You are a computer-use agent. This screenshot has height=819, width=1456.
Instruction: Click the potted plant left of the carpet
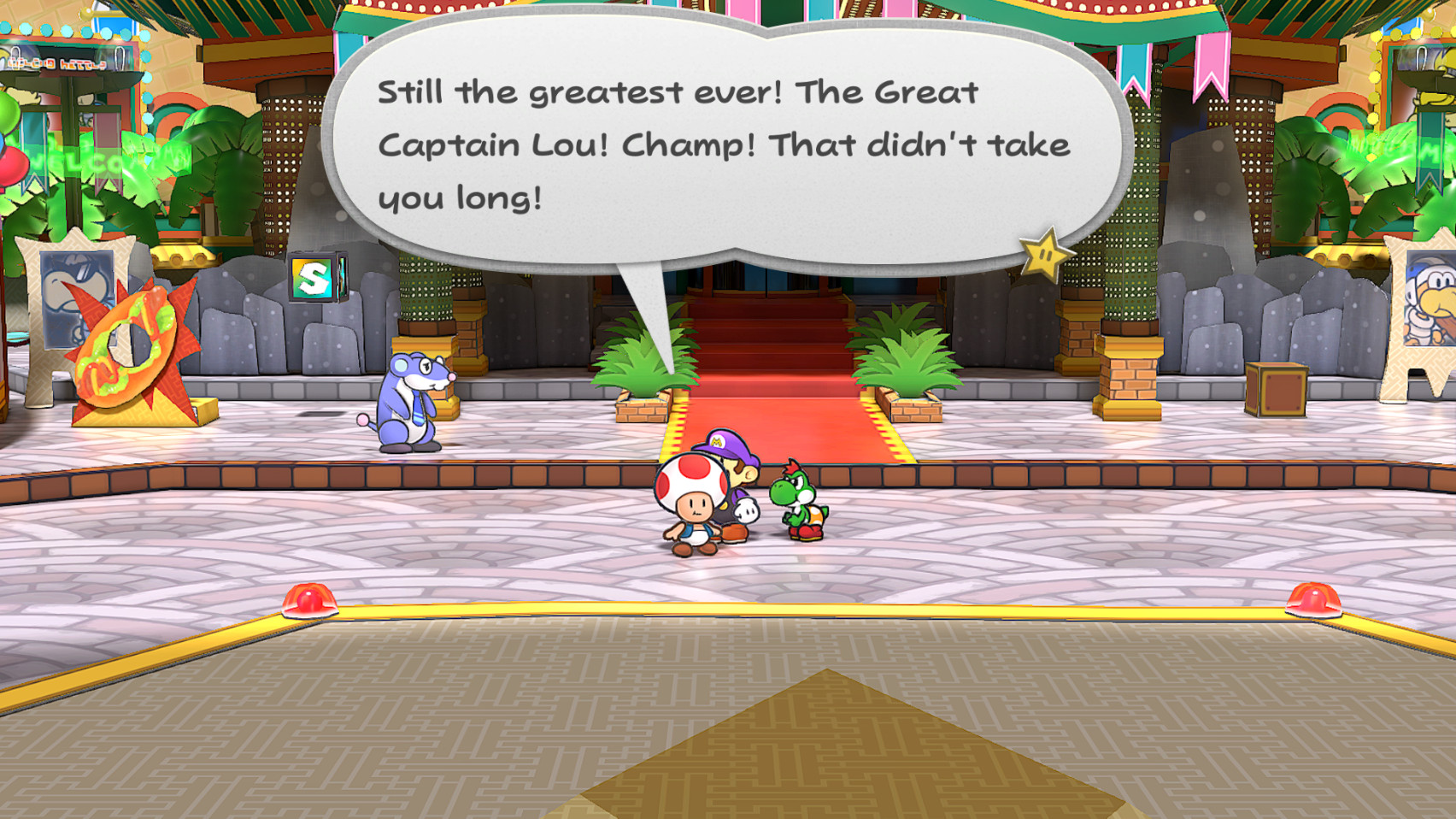pyautogui.click(x=645, y=368)
